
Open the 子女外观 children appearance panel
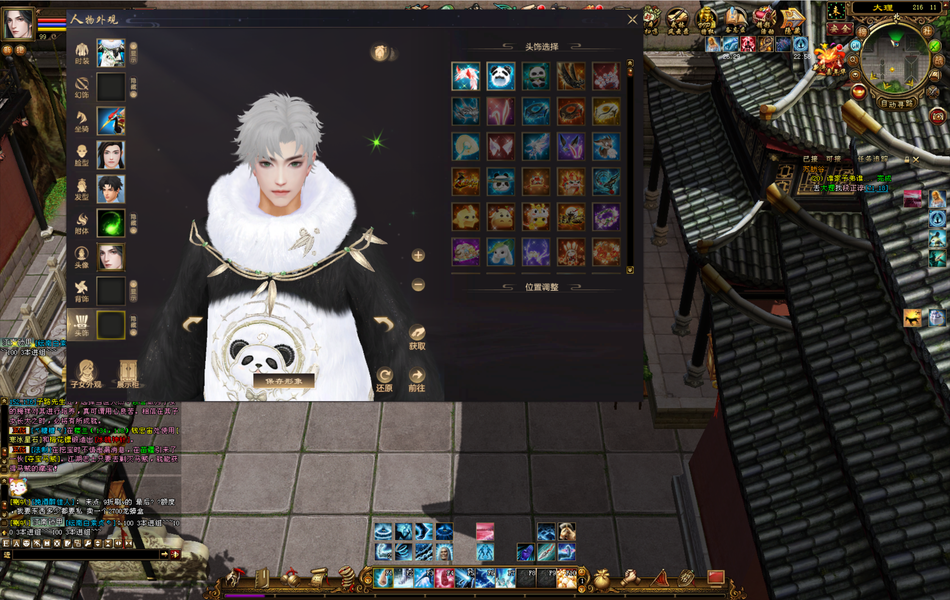[x=88, y=372]
